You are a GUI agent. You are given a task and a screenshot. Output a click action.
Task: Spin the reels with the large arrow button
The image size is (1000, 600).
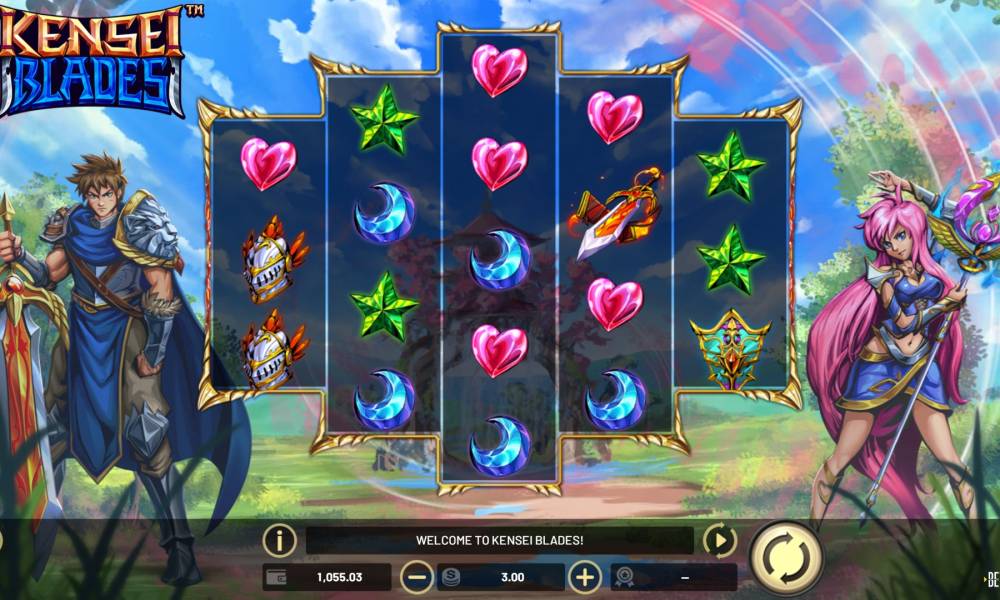[x=786, y=558]
